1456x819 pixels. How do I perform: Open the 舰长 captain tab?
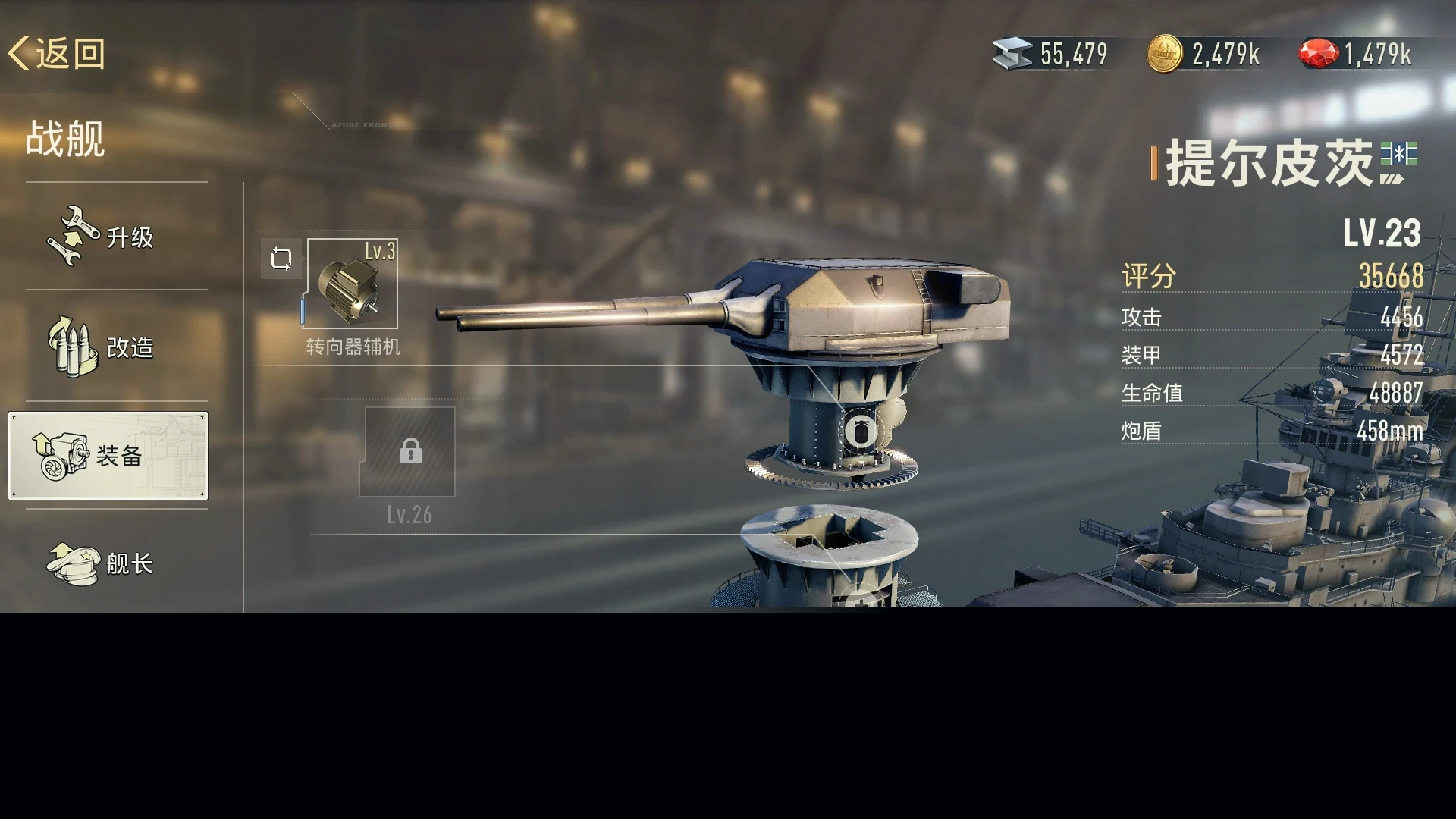(102, 563)
